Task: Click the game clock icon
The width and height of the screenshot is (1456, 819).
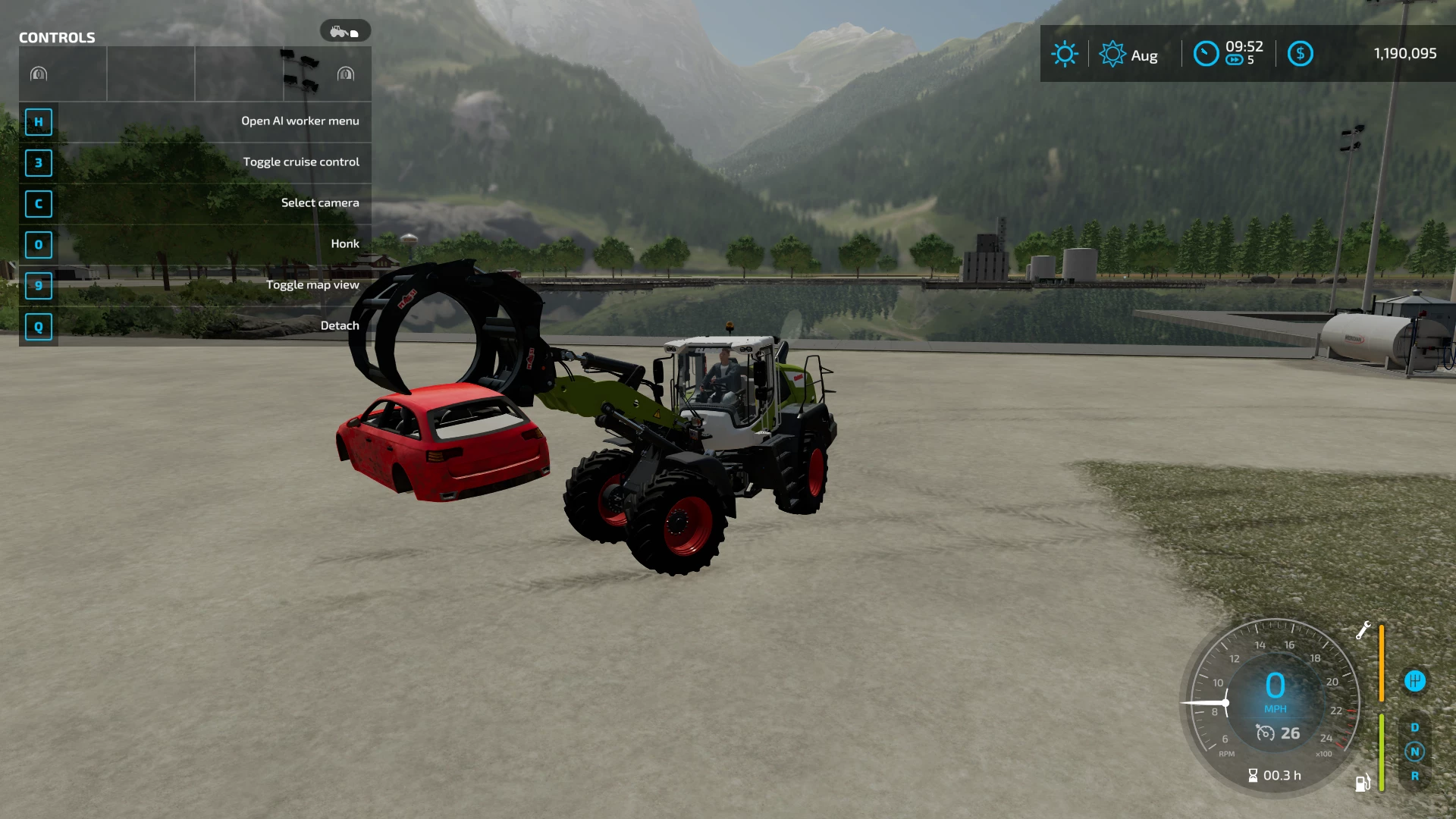Action: (1206, 54)
